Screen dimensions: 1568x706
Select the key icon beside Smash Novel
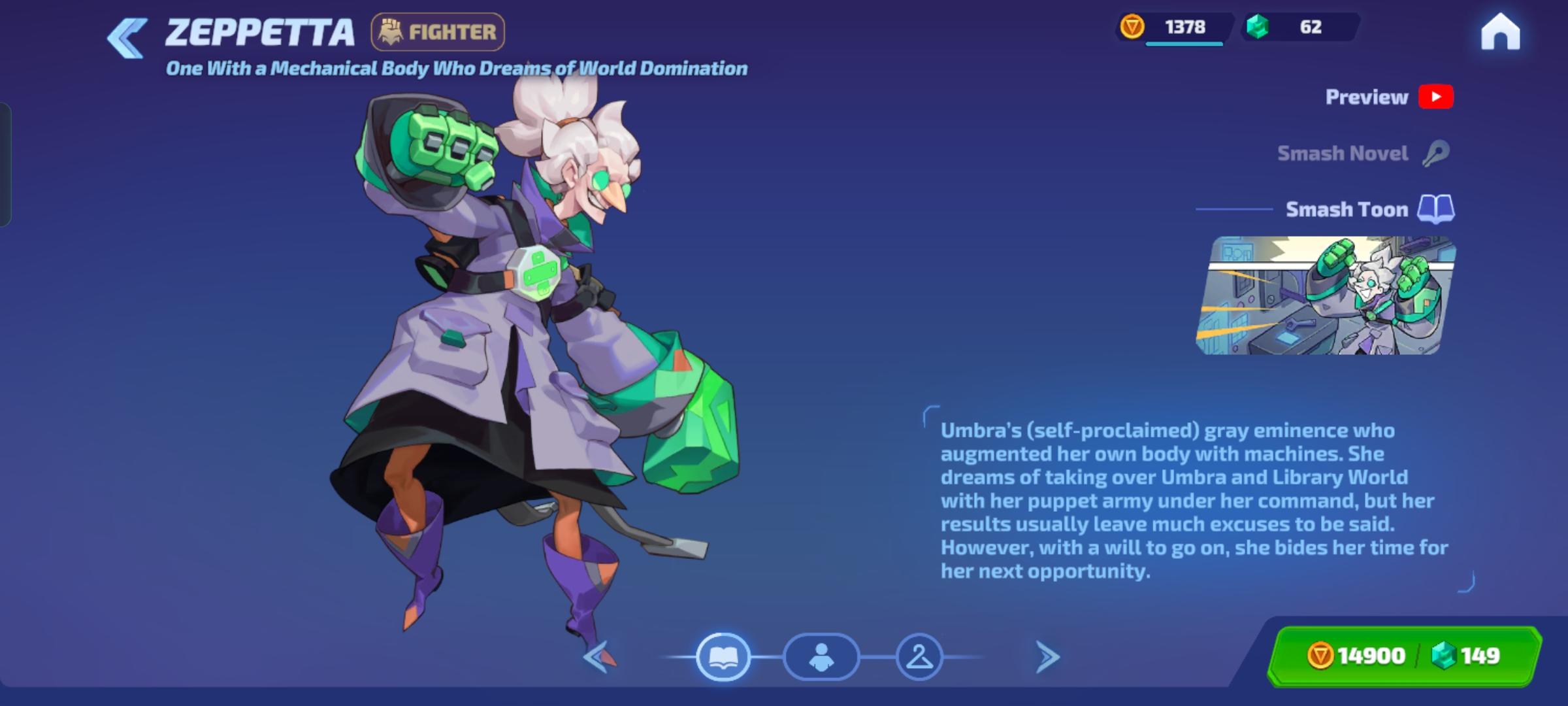tap(1435, 152)
